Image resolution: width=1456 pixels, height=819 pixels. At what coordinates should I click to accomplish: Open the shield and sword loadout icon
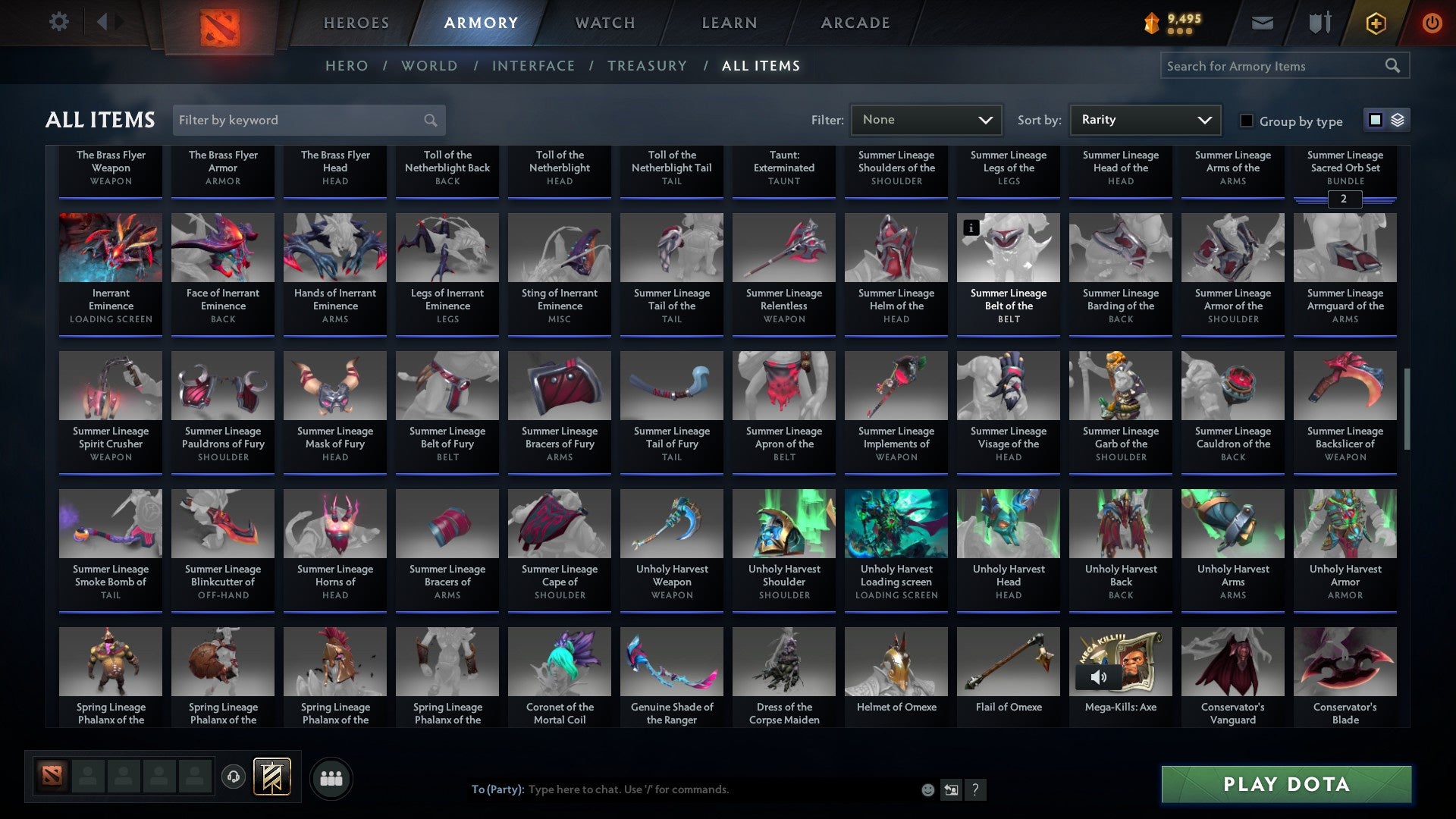pyautogui.click(x=1319, y=22)
